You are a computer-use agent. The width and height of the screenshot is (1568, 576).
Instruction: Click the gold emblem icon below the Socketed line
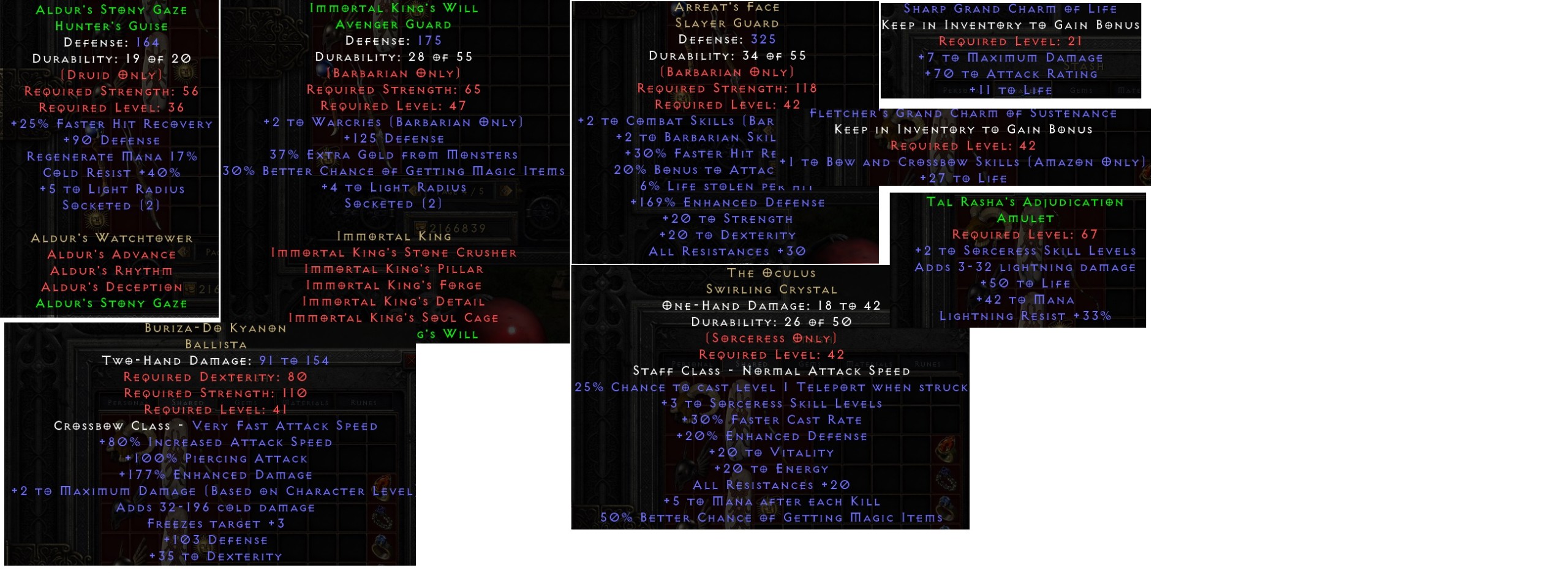point(95,220)
